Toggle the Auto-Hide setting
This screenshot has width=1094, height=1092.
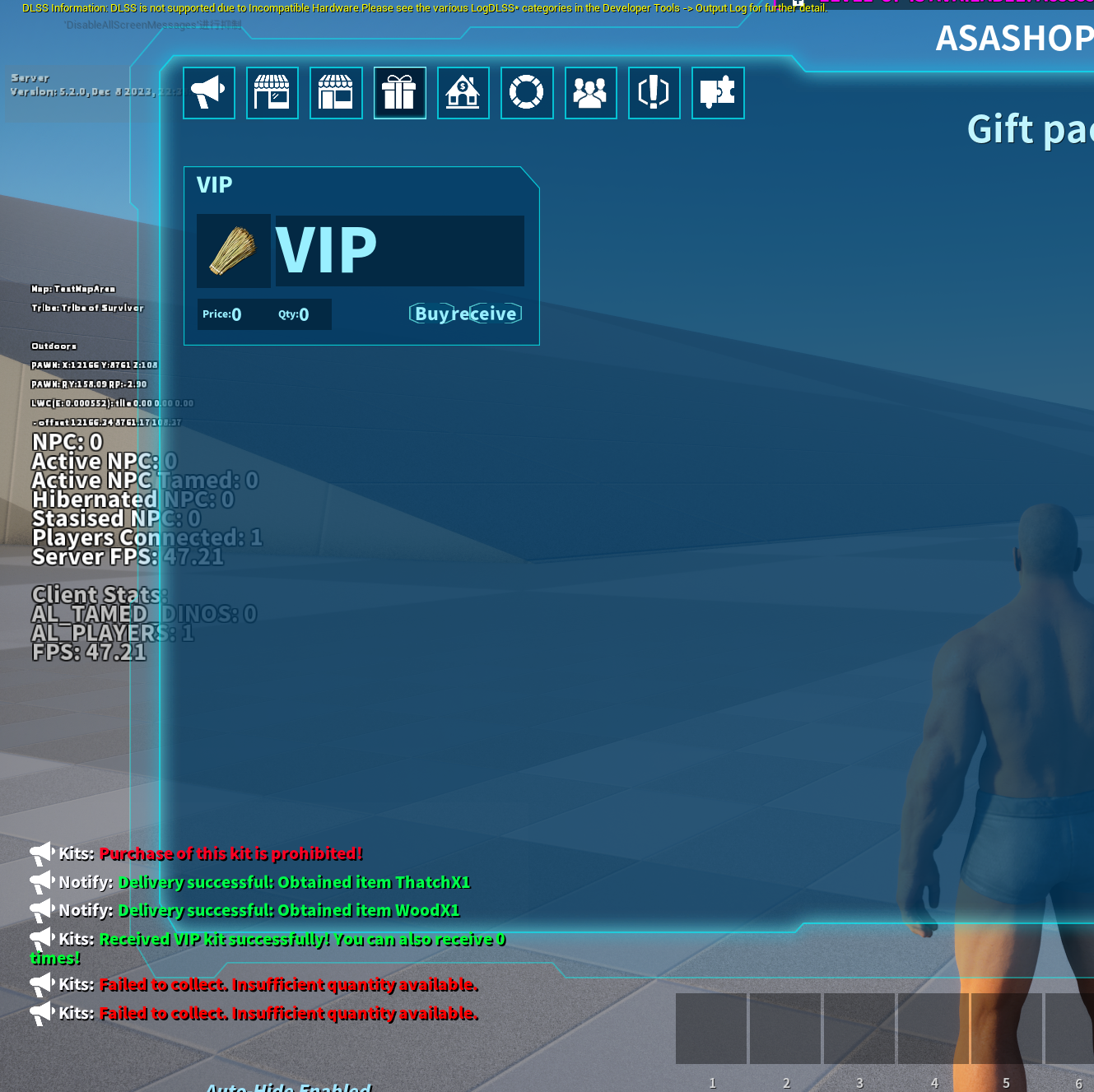coord(288,1086)
